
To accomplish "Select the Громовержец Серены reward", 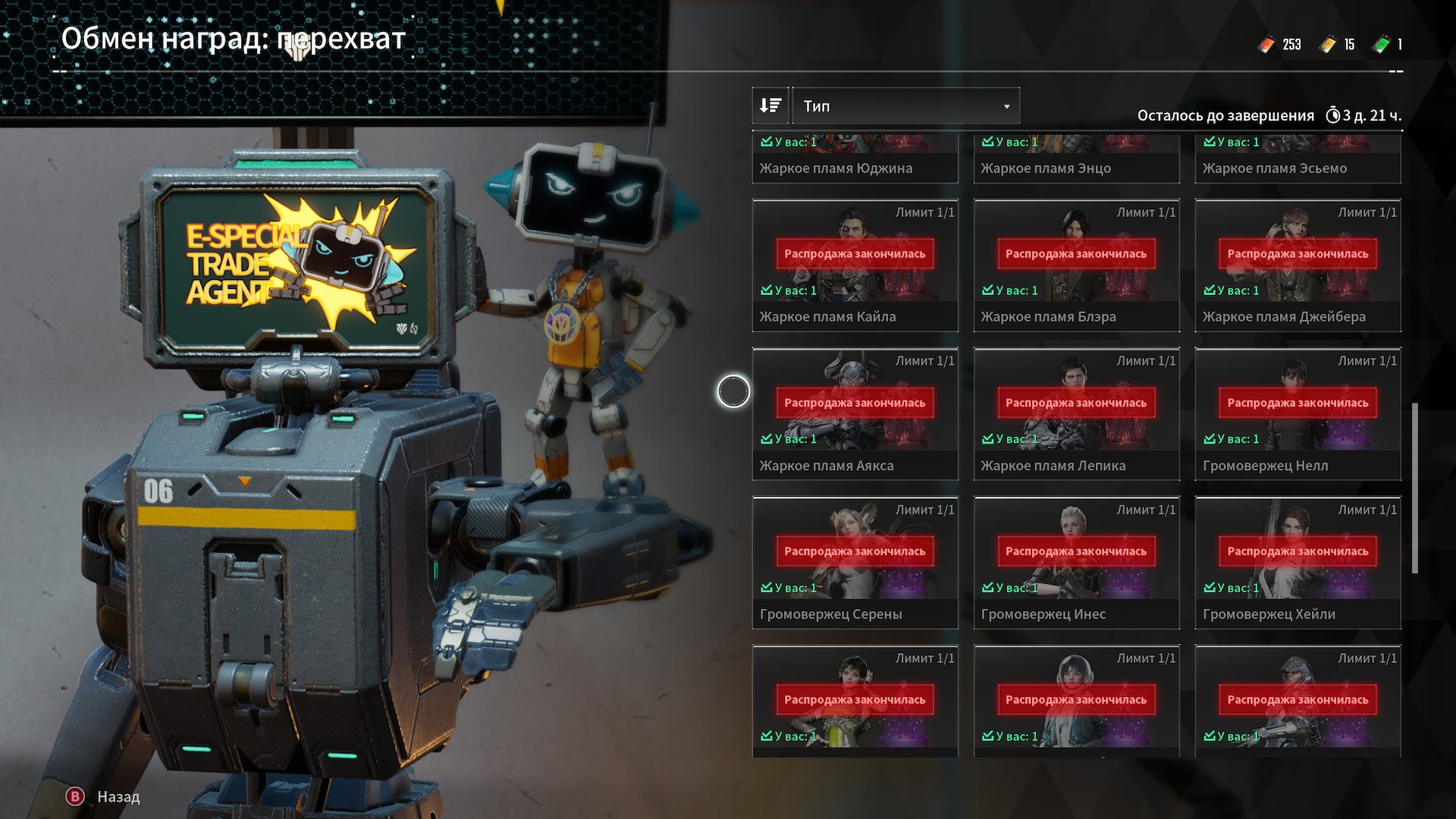I will (x=855, y=563).
